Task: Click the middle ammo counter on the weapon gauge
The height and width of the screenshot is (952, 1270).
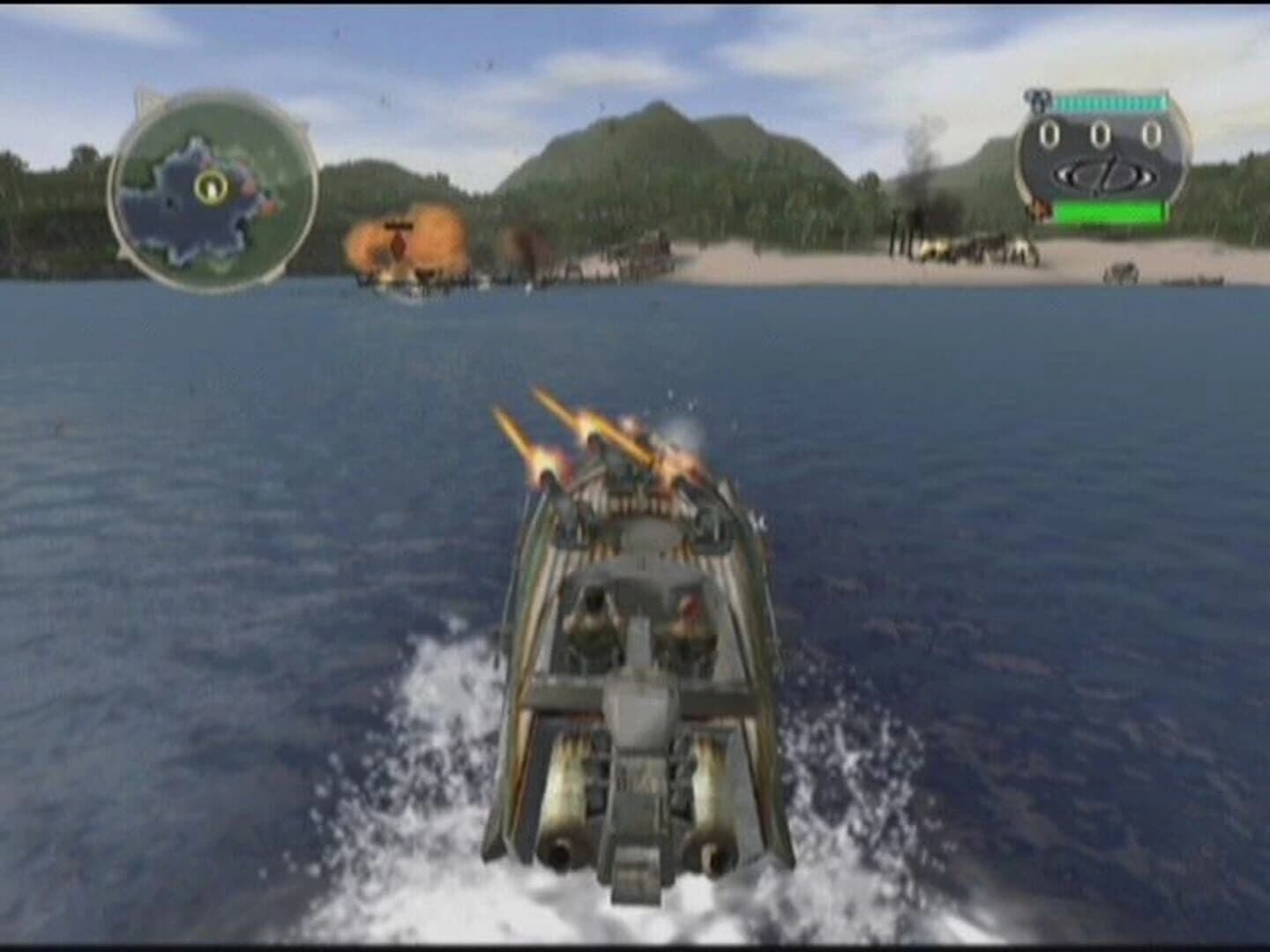Action: (x=1100, y=134)
